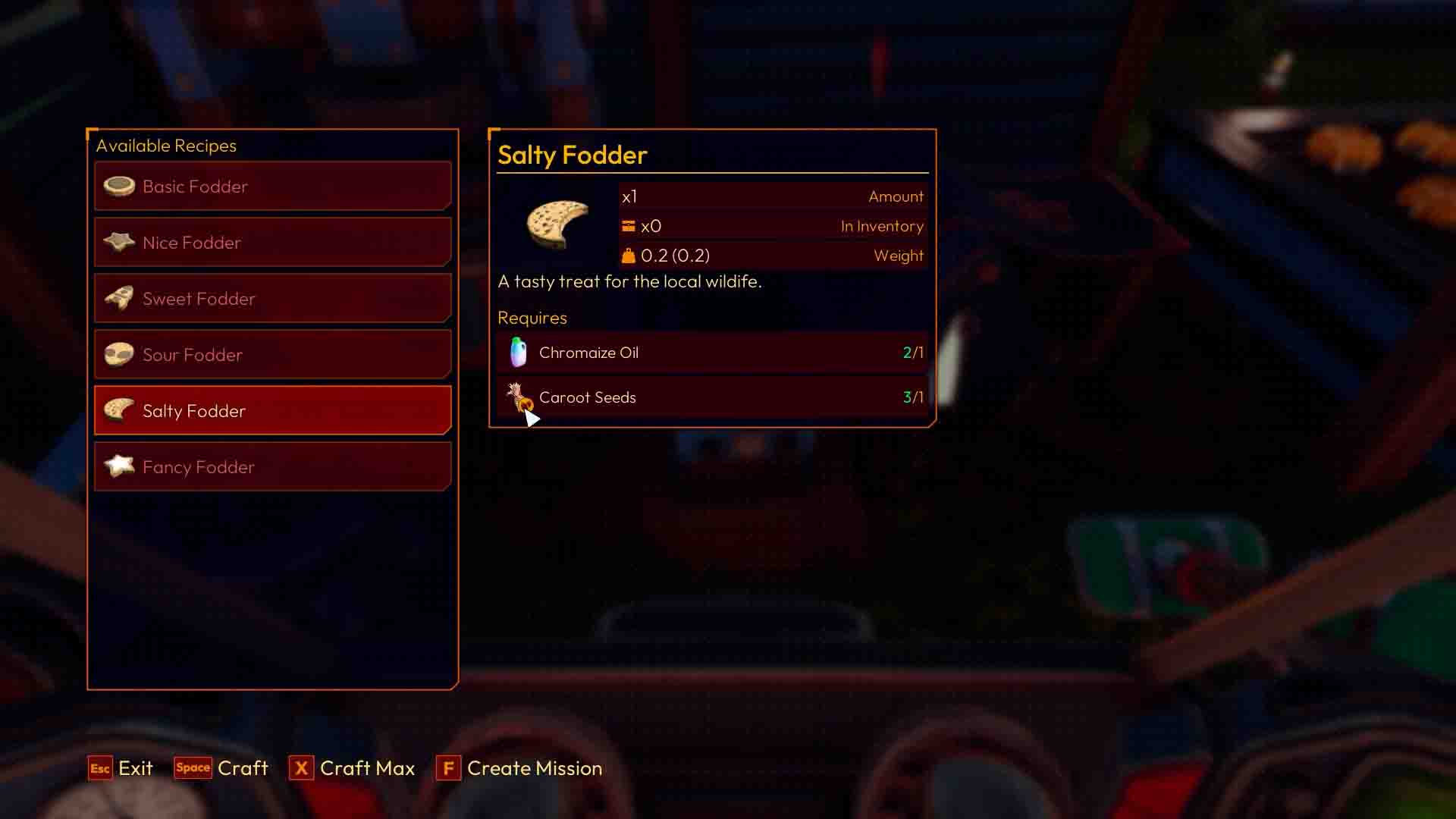Click the In Inventory crate icon

(x=628, y=225)
